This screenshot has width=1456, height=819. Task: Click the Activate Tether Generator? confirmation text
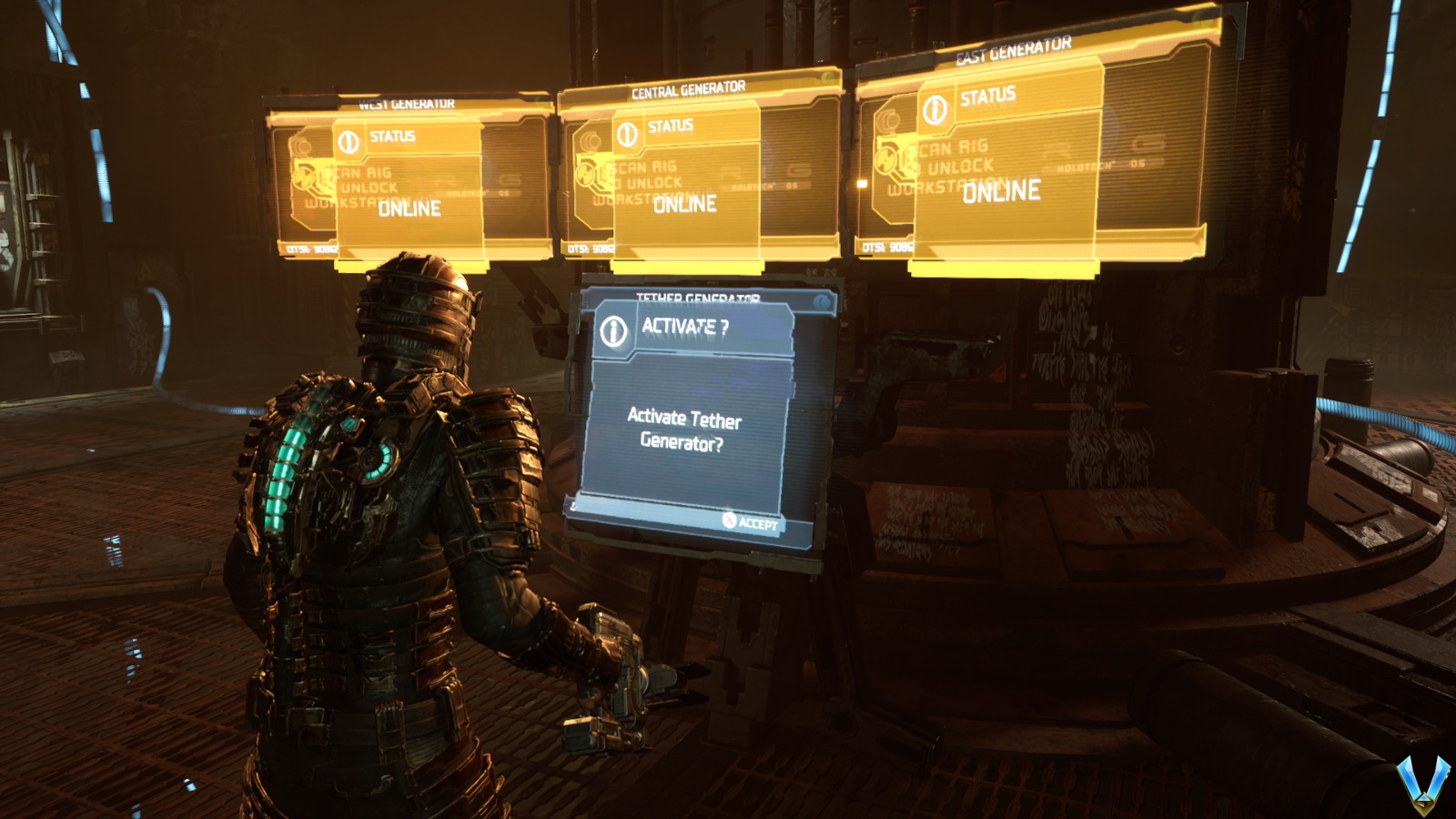[x=681, y=430]
